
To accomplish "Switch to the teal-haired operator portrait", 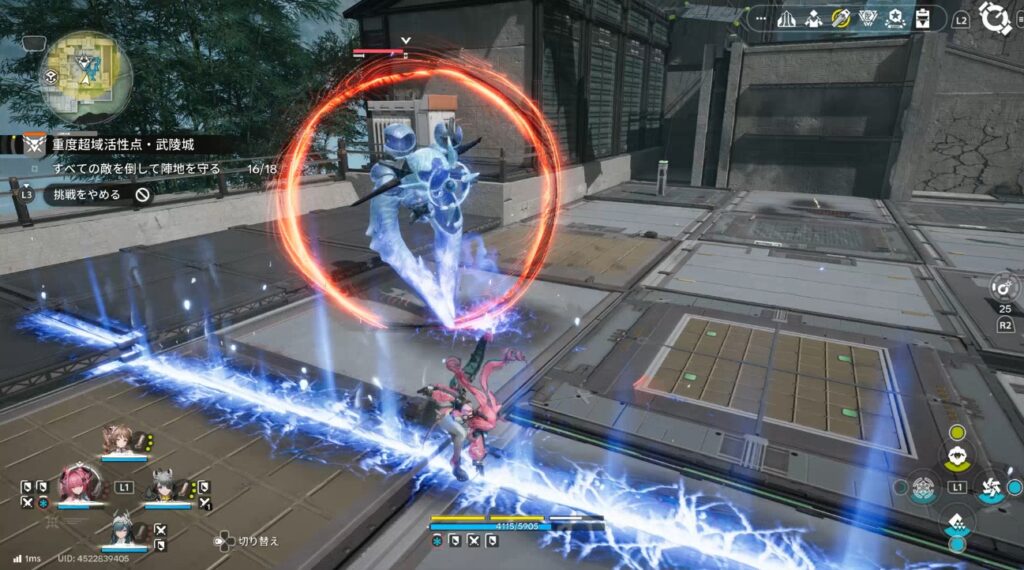I will point(121,528).
